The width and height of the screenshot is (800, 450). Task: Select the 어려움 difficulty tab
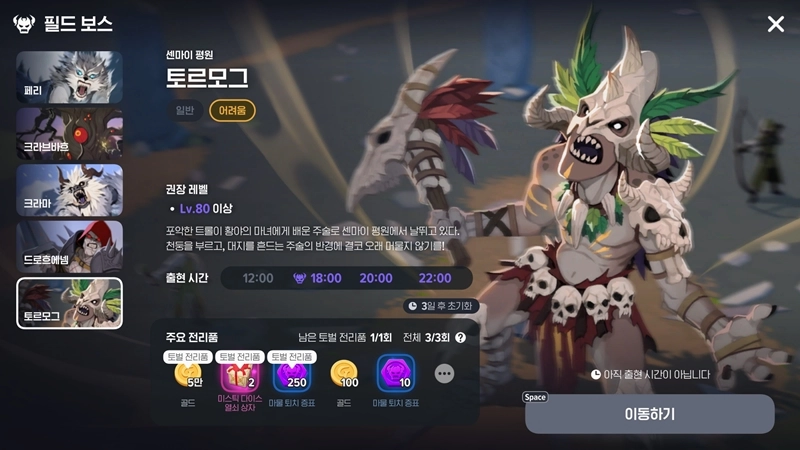[232, 110]
